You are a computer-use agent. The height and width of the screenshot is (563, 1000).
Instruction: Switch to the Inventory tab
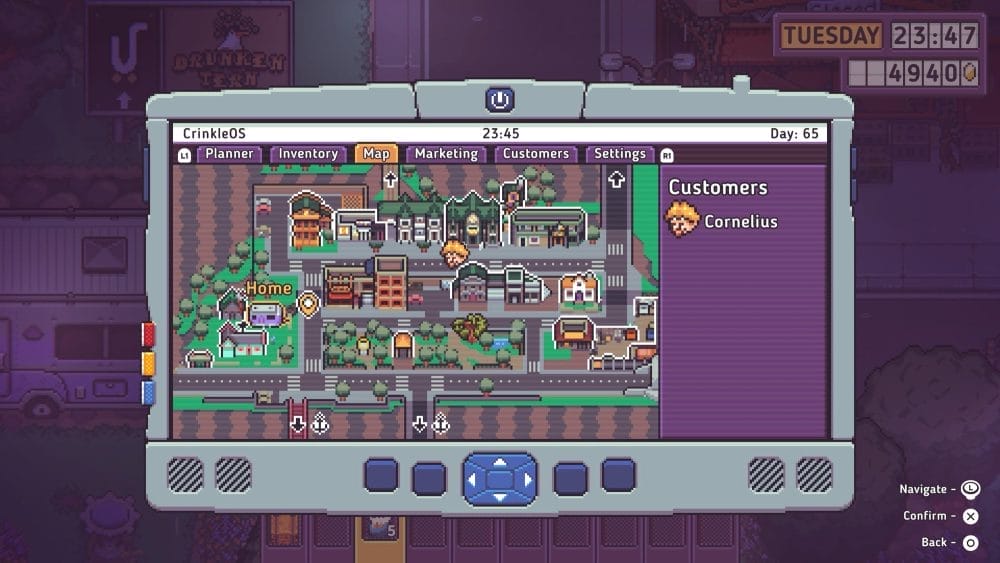[308, 154]
